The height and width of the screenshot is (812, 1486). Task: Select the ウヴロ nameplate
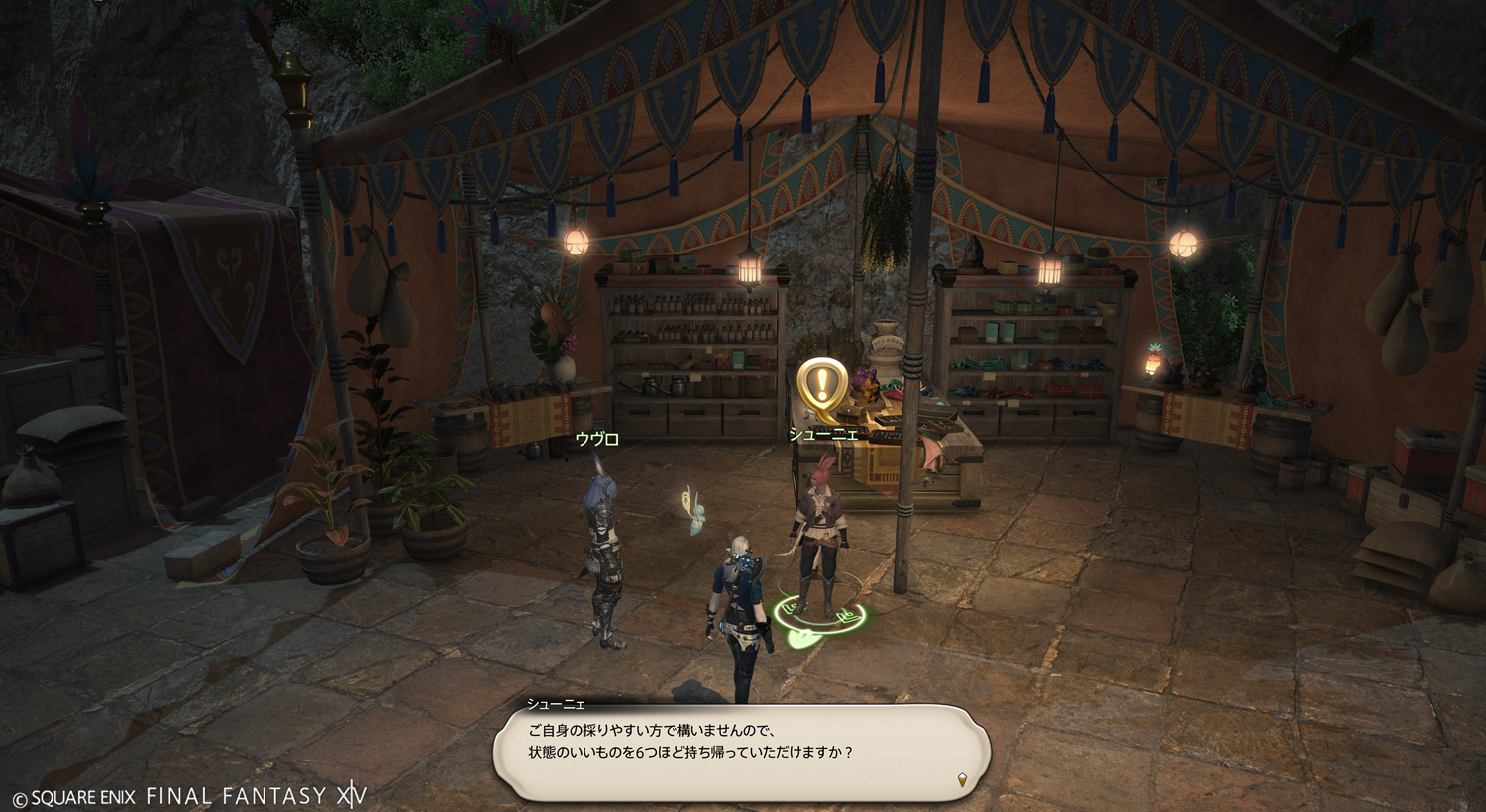click(596, 439)
